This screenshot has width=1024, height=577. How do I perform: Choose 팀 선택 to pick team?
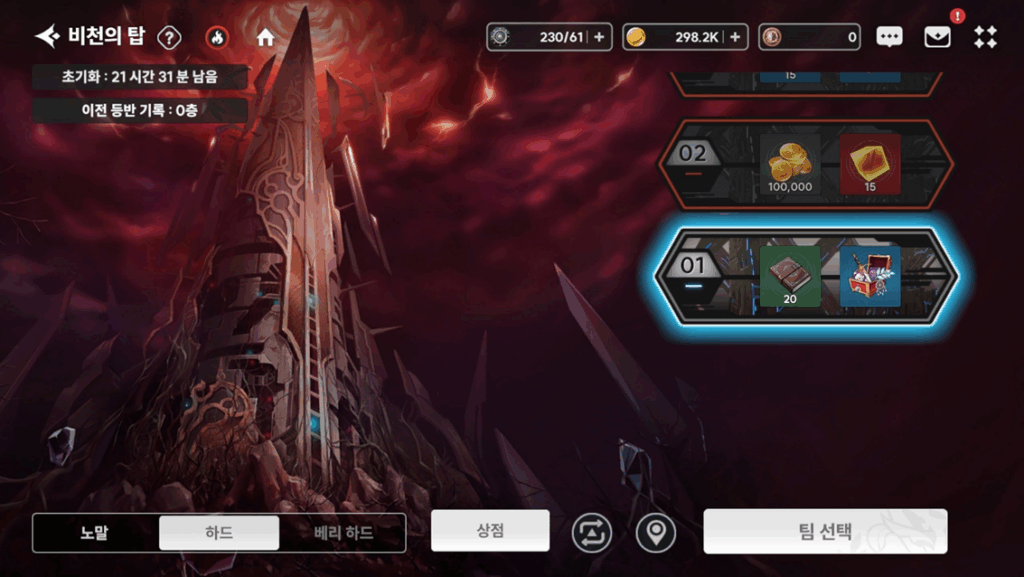pos(825,531)
